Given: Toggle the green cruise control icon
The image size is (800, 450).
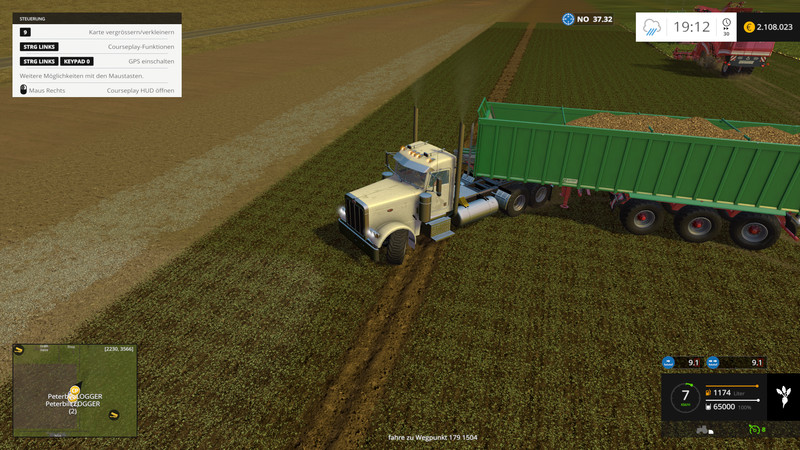Looking at the screenshot, I should click(x=755, y=429).
